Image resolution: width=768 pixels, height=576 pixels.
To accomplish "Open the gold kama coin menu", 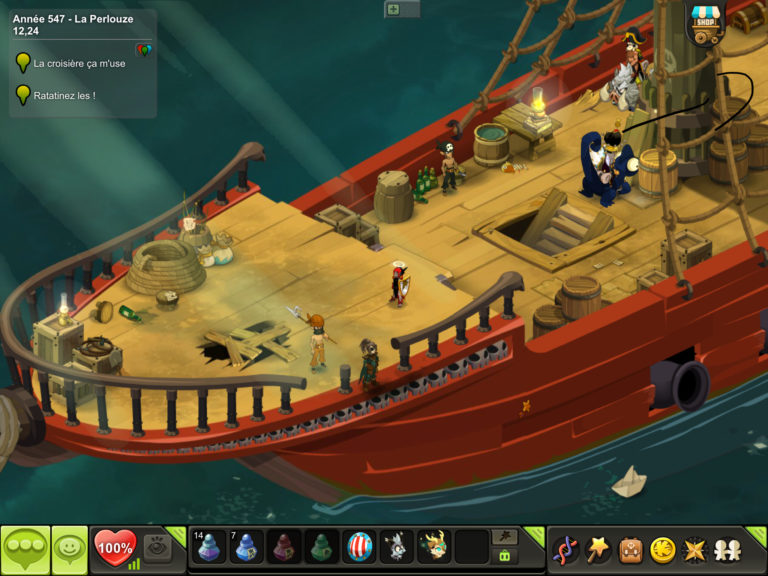I will (x=662, y=549).
